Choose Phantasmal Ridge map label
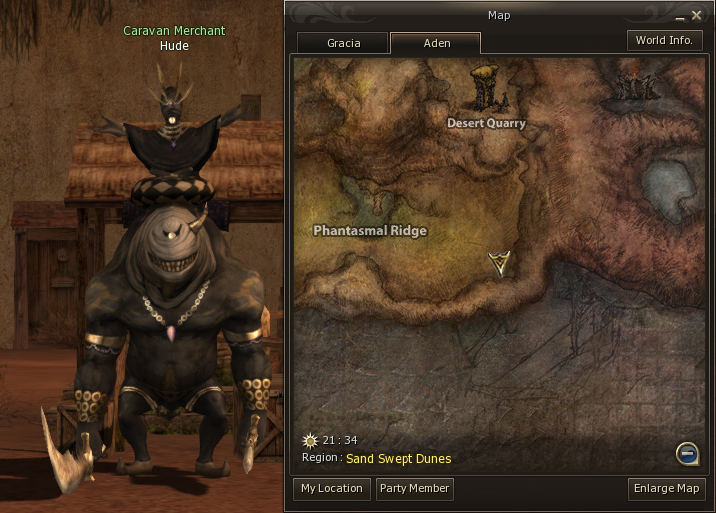716x513 pixels. 370,231
